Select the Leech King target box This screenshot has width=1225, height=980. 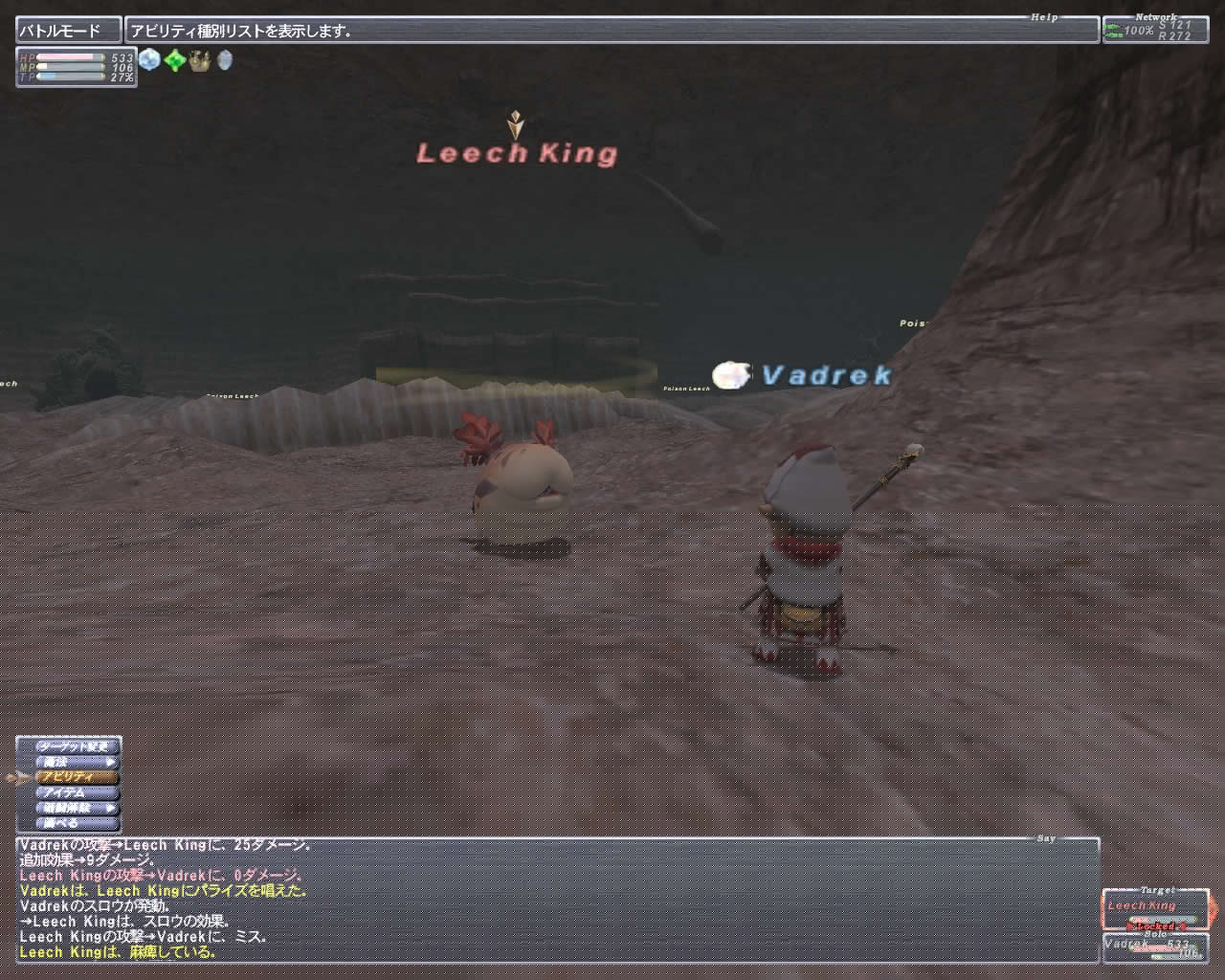1154,909
